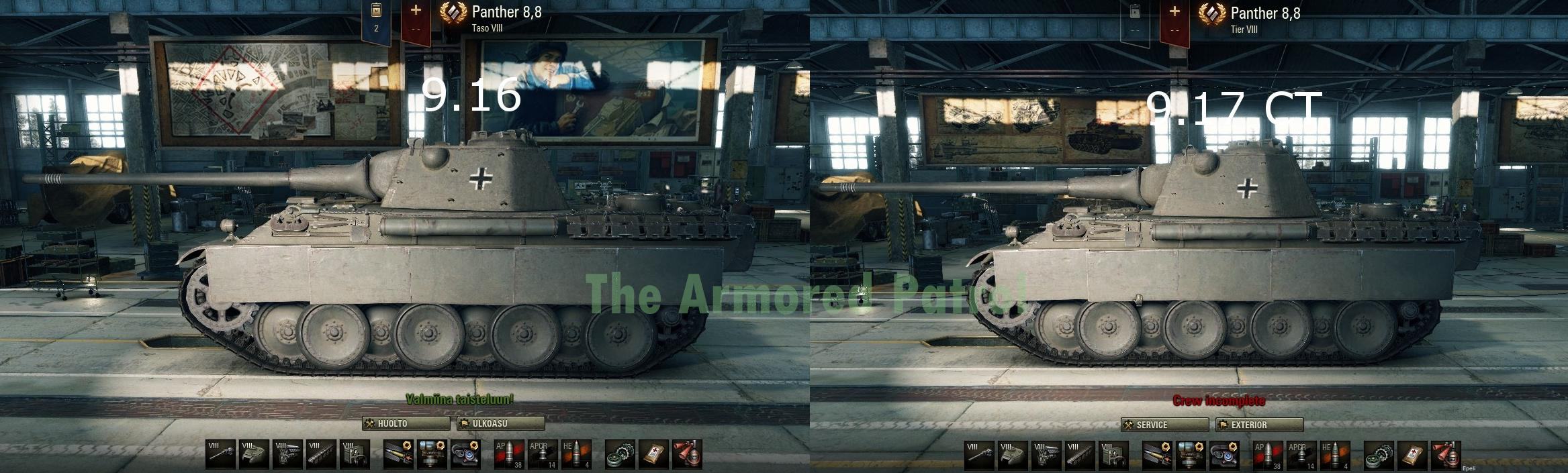Choose the tracks module in the 9.17 CT hangar
This screenshot has height=473, width=1568.
point(1080,455)
